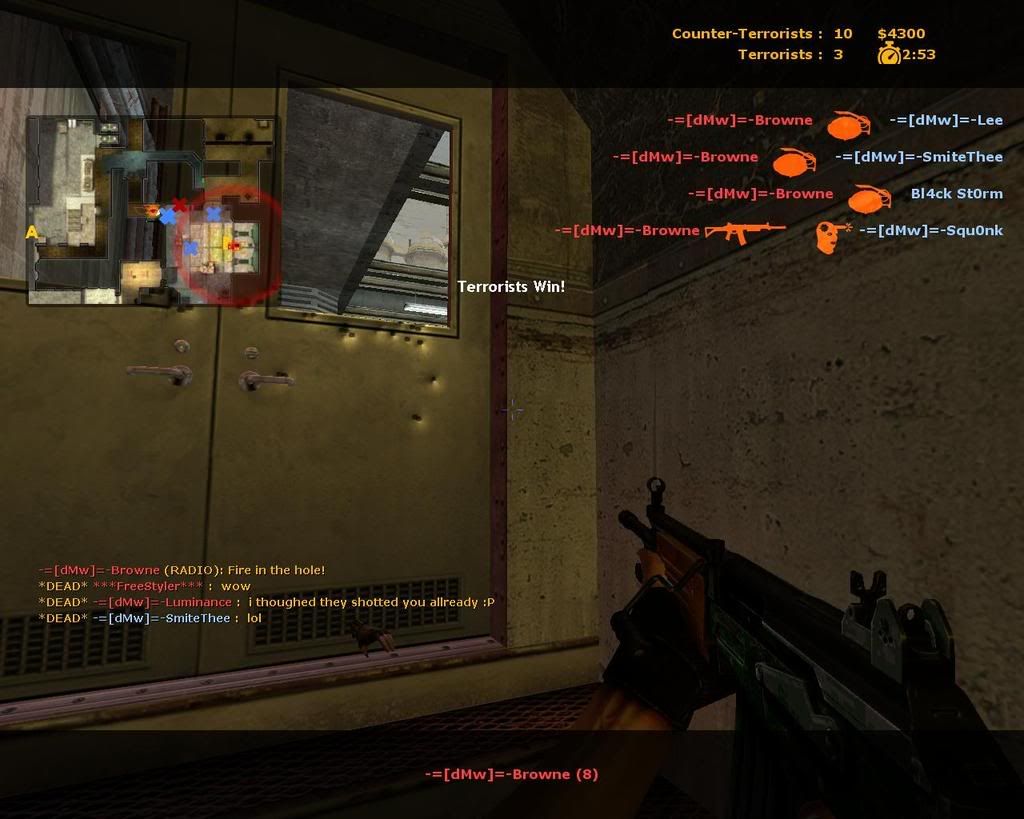Click FreeStyler's "wow" chat message
Viewport: 1024px width, 819px height.
click(x=144, y=586)
